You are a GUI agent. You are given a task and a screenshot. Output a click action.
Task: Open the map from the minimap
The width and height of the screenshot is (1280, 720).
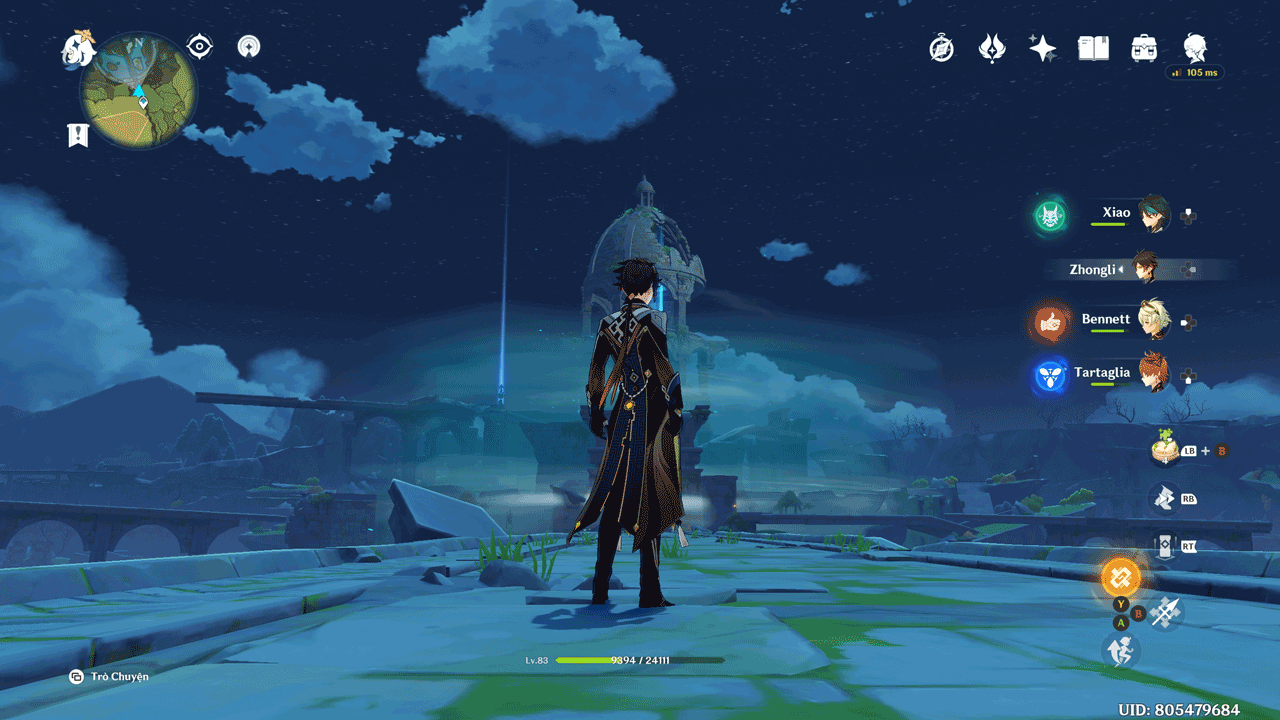138,91
